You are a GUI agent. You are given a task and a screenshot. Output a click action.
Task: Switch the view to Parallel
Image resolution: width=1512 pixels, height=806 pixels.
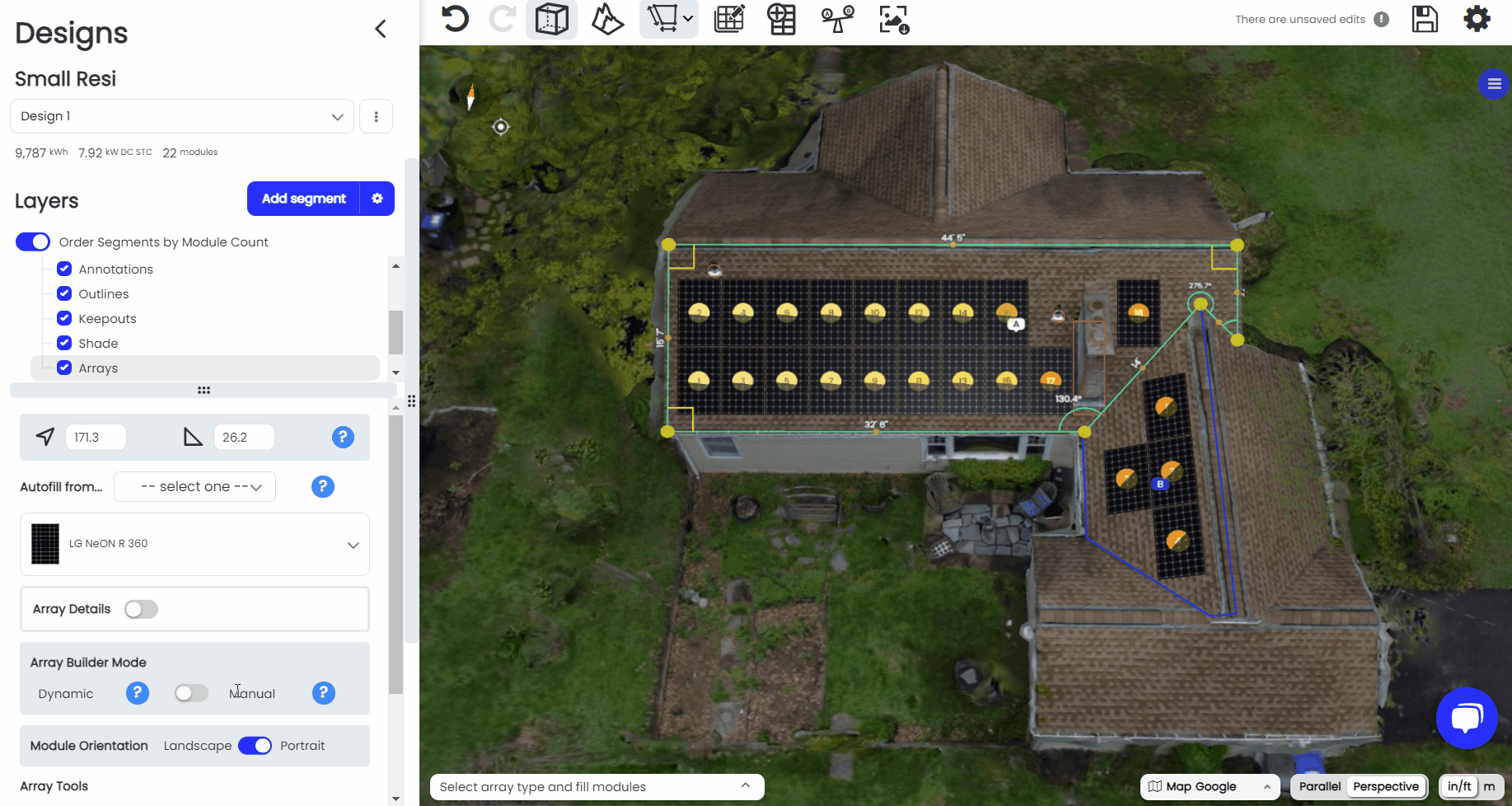click(x=1319, y=786)
